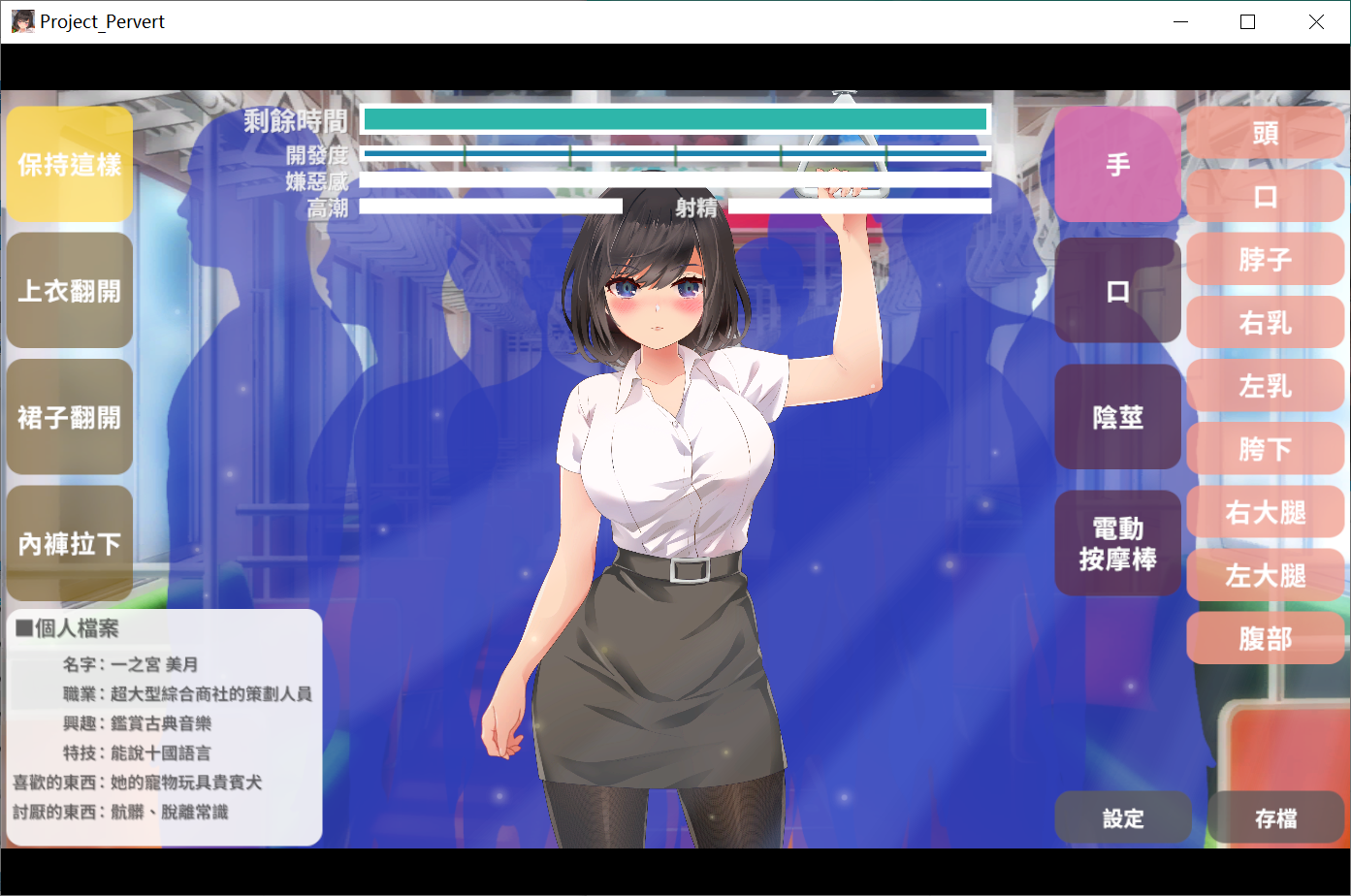
Task: Open the 設定 settings menu
Action: [1123, 818]
